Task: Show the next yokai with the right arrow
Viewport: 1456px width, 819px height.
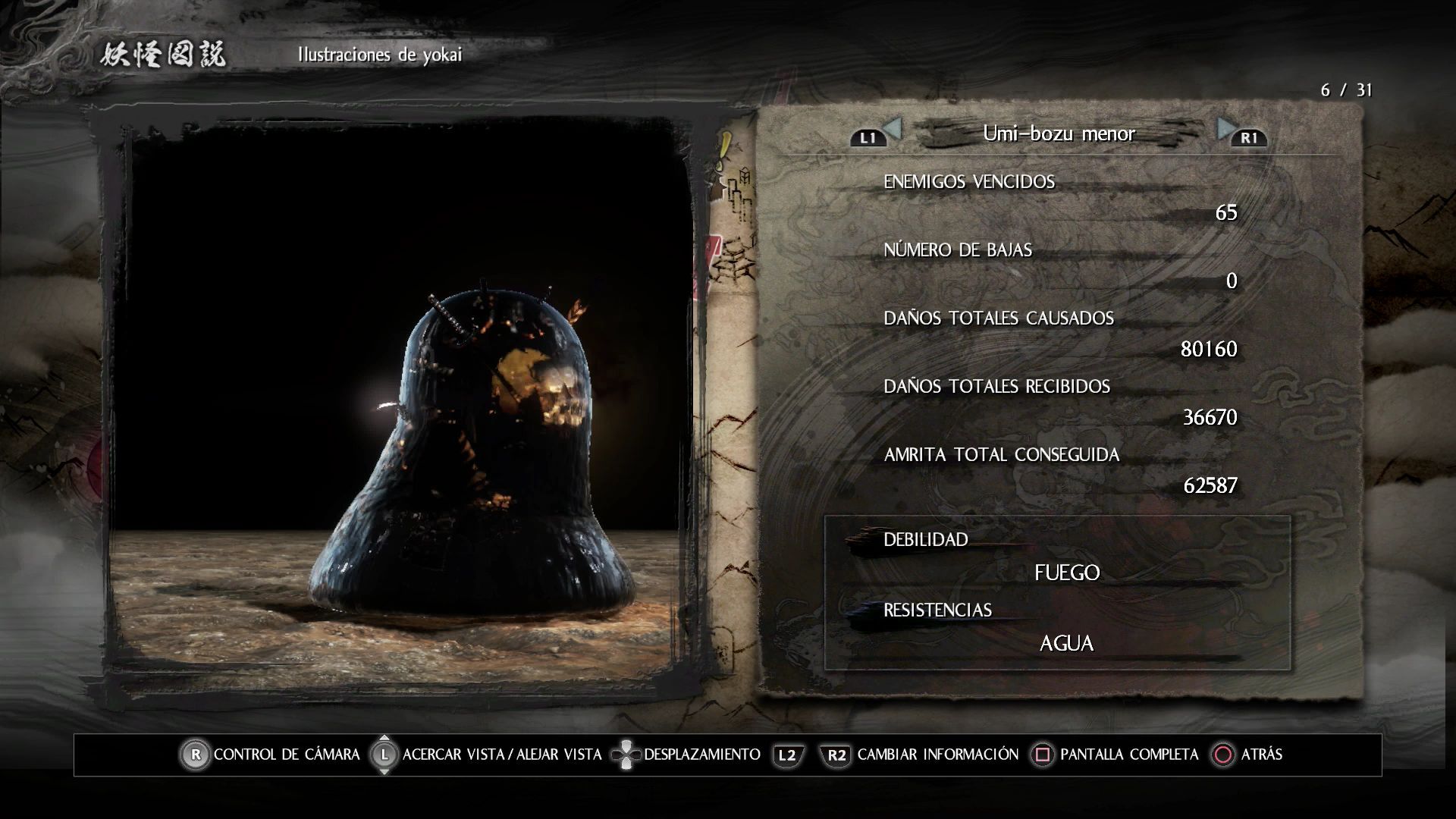Action: (x=1225, y=129)
